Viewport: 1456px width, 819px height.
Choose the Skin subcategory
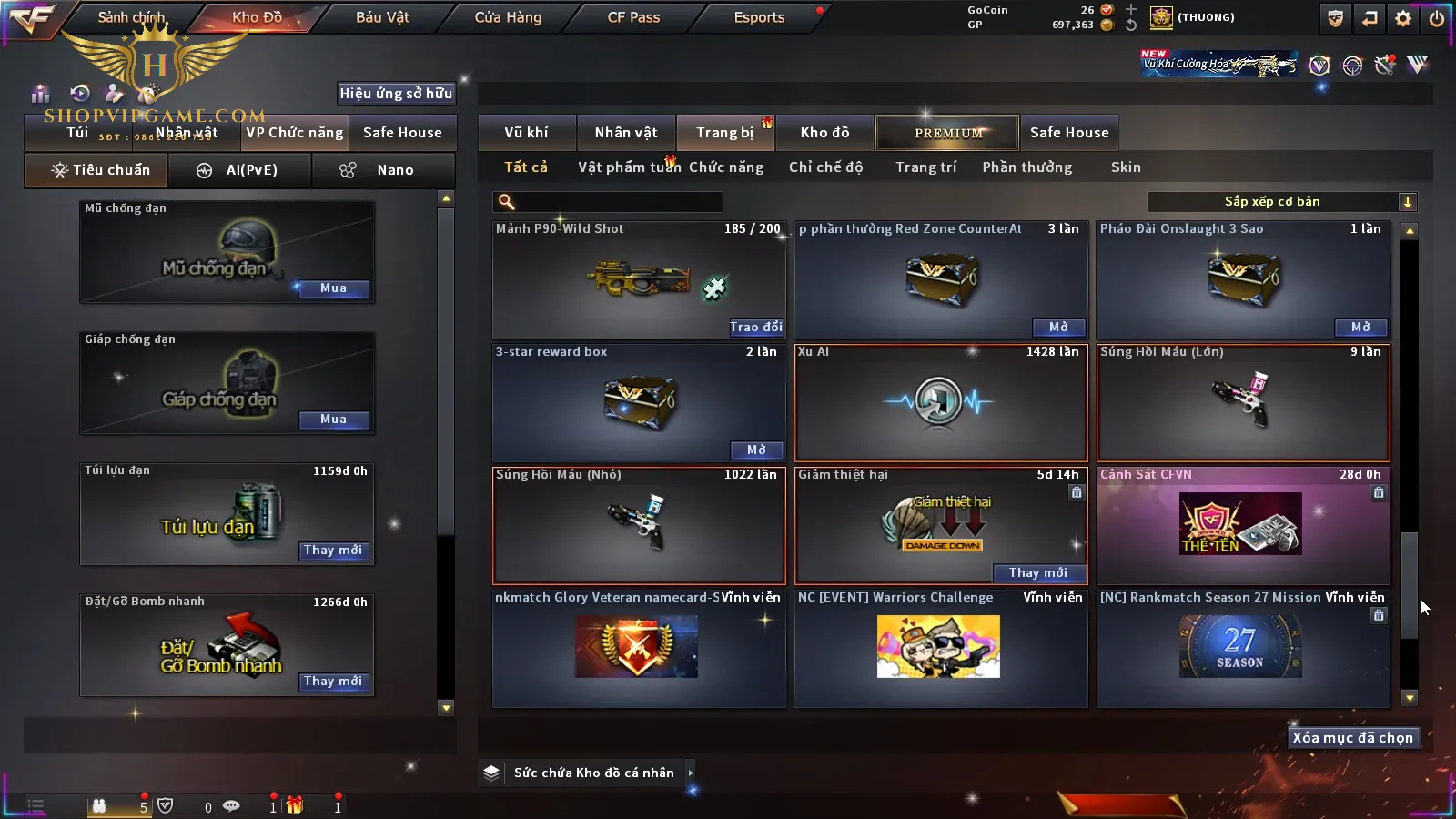point(1126,167)
